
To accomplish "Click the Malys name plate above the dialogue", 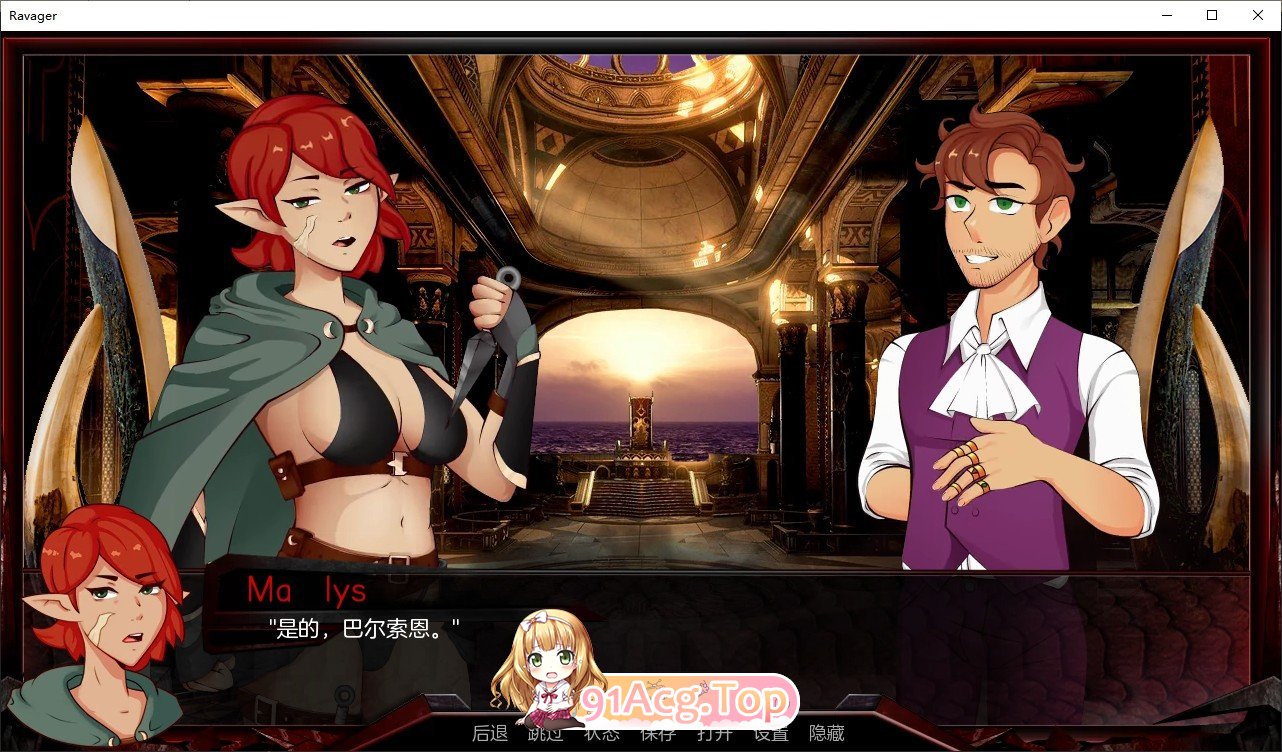I will point(307,590).
